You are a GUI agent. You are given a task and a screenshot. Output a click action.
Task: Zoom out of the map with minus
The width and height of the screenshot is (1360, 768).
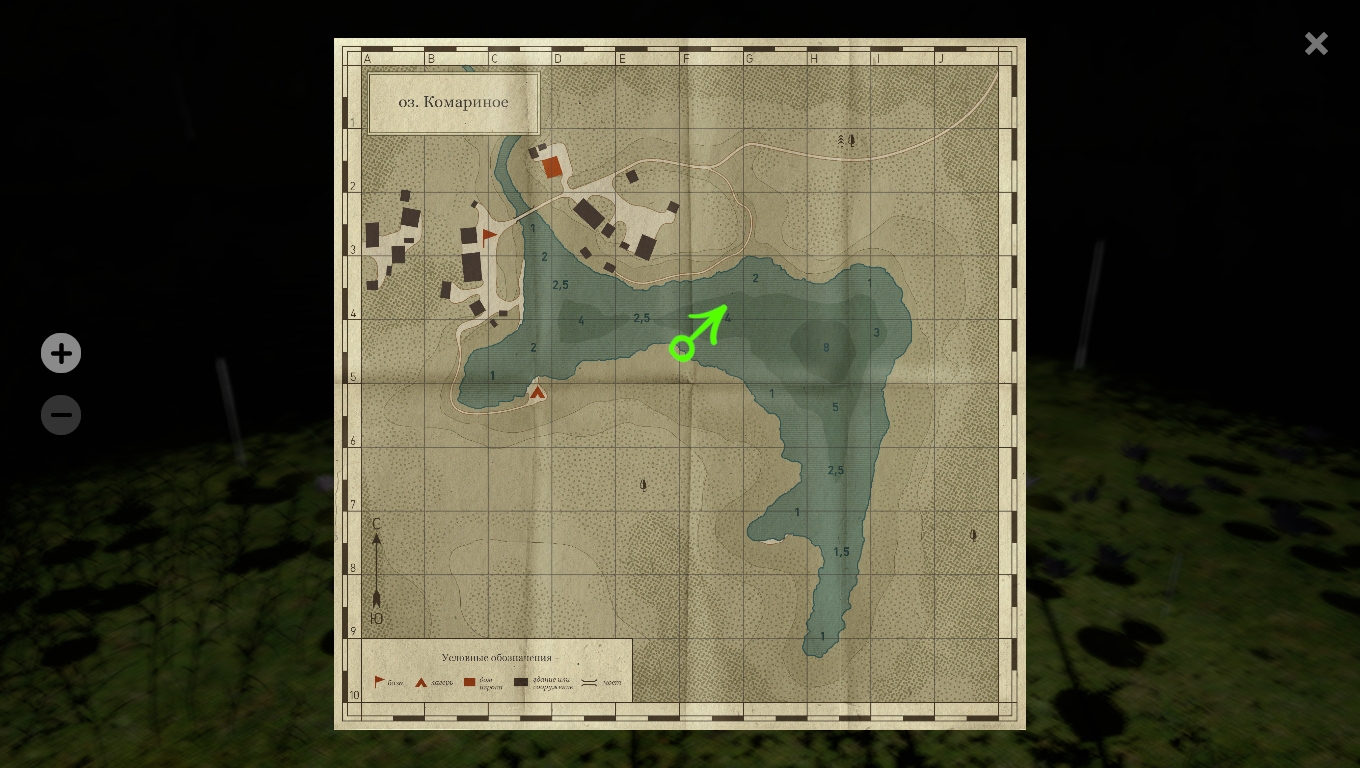pos(61,415)
